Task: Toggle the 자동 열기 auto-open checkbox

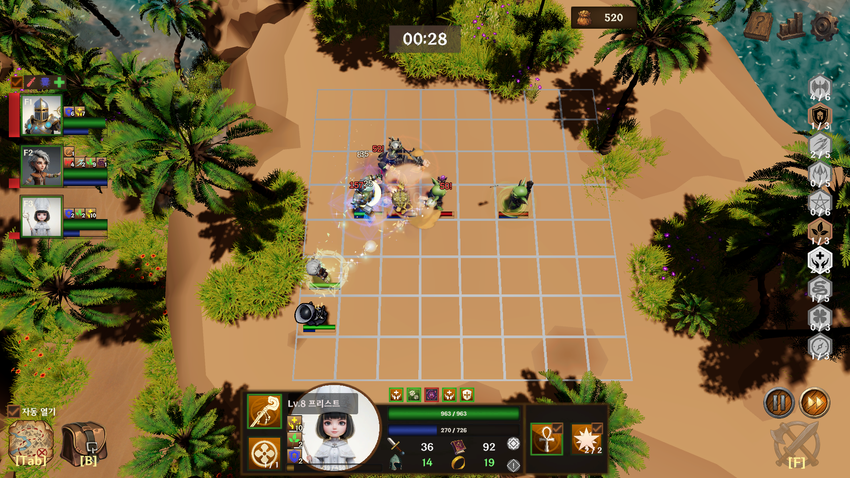Action: point(13,411)
